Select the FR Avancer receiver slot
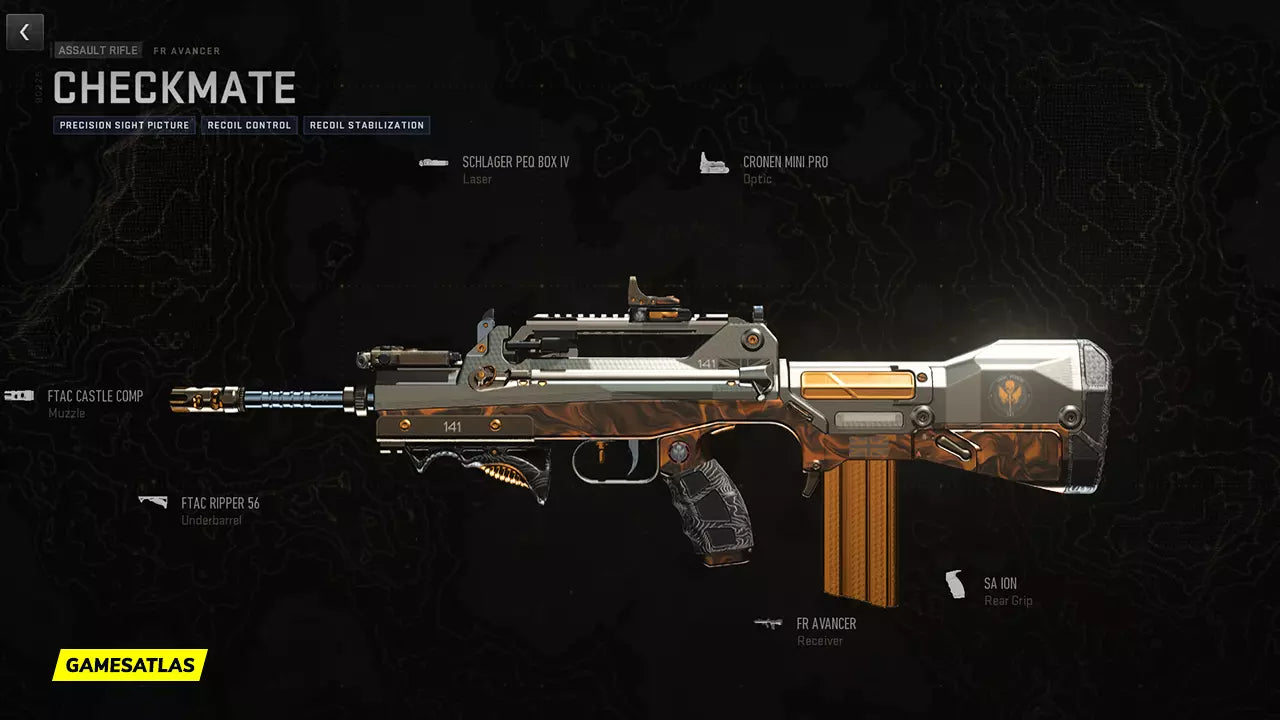Image resolution: width=1280 pixels, height=720 pixels. pos(825,624)
